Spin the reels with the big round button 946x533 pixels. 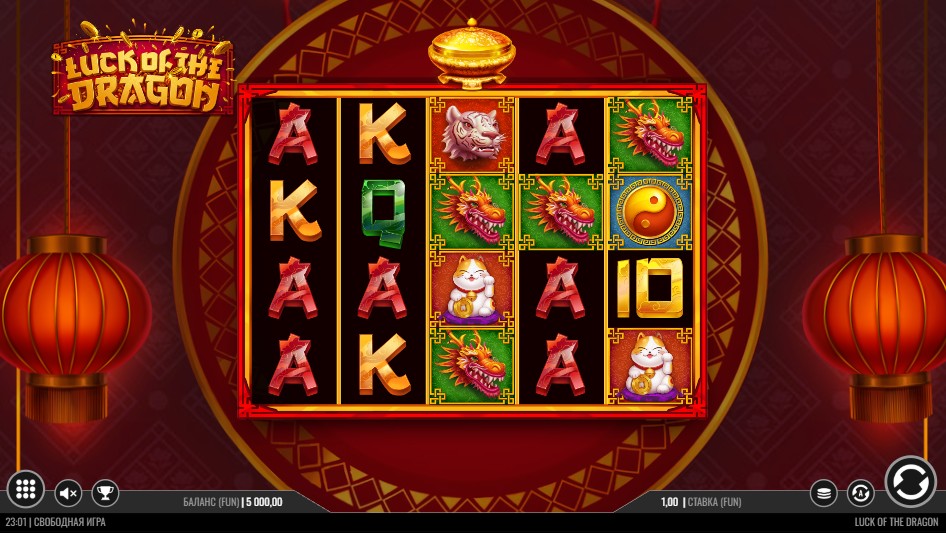pos(910,481)
